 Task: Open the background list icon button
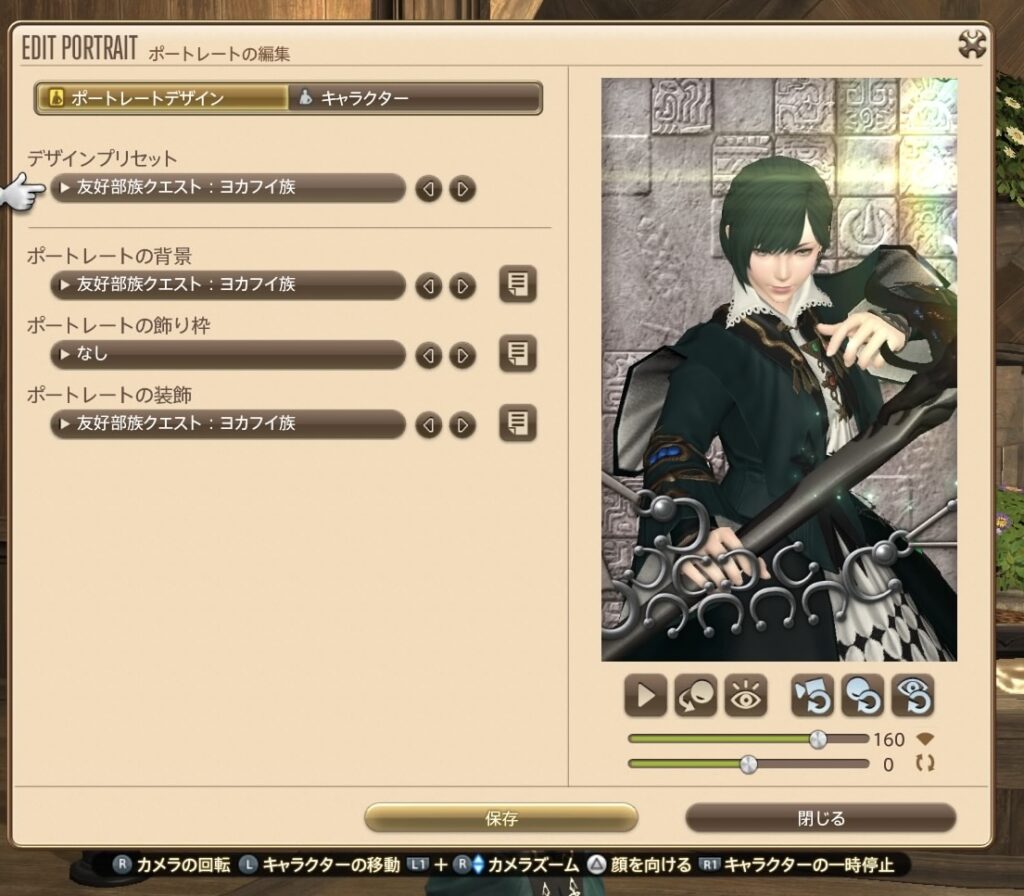(x=517, y=285)
